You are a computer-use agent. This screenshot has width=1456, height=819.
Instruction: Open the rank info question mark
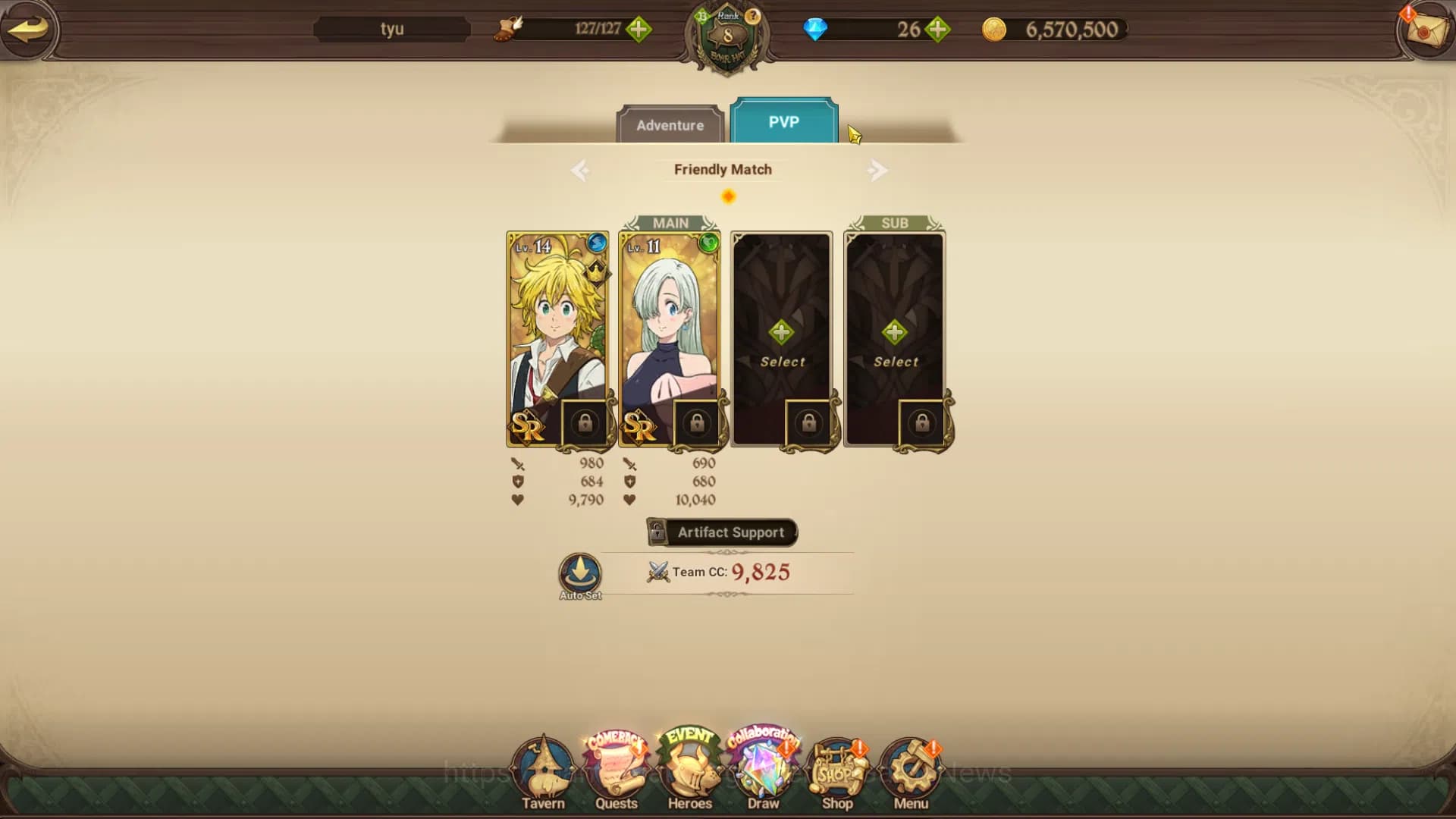point(752,17)
